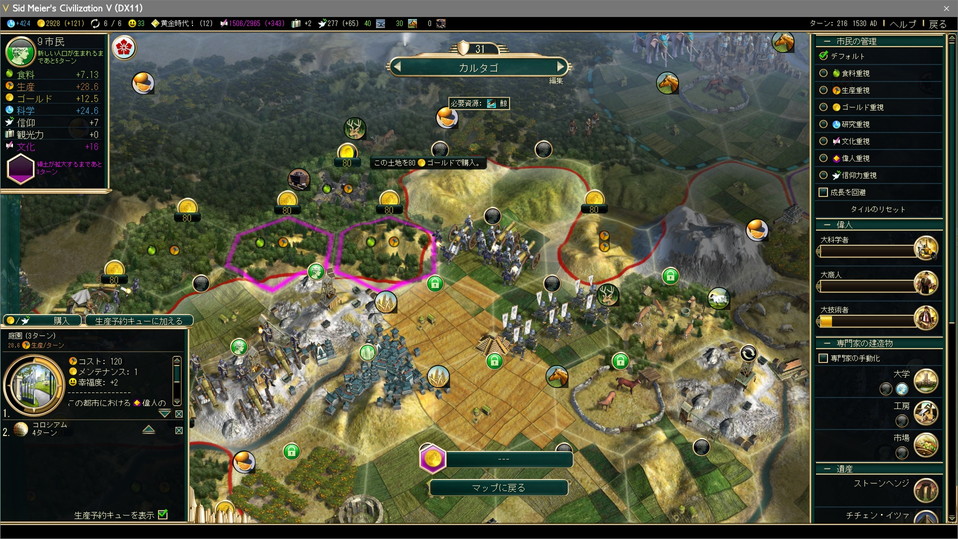Toggle the 成長を回避 avoid growth checkbox
Image resolution: width=958 pixels, height=539 pixels.
[823, 192]
